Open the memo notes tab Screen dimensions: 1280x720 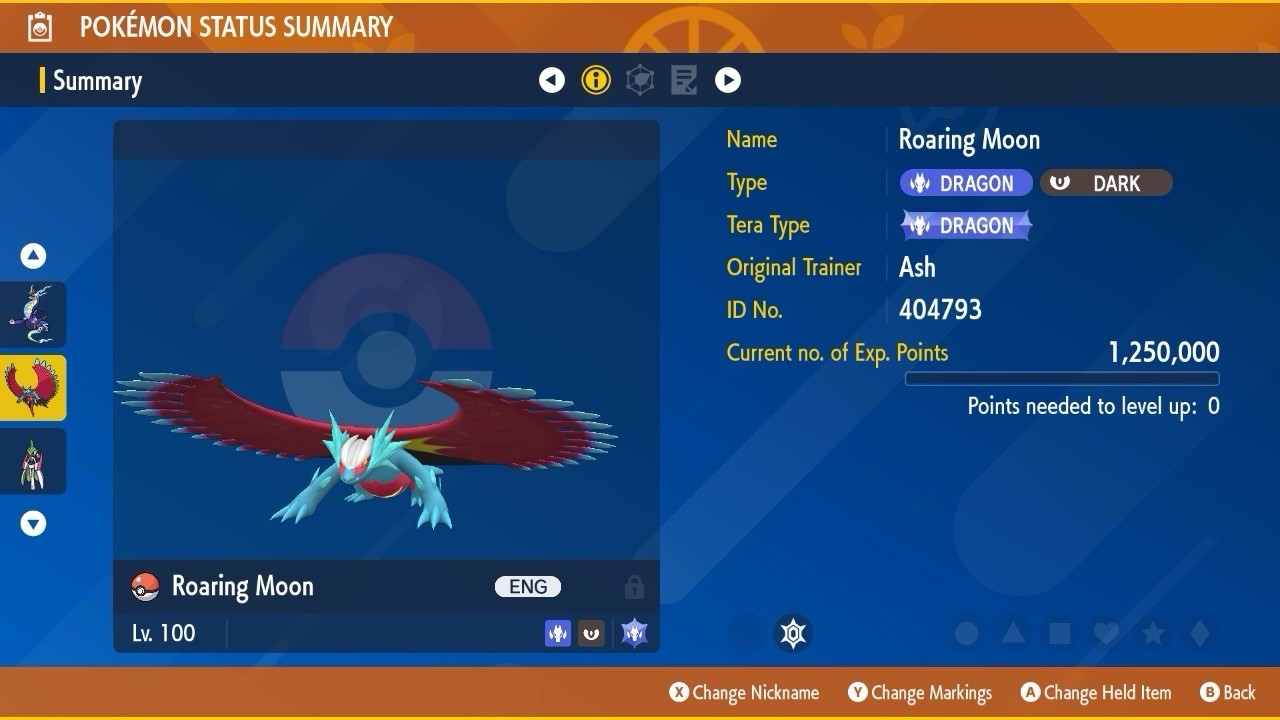tap(684, 80)
